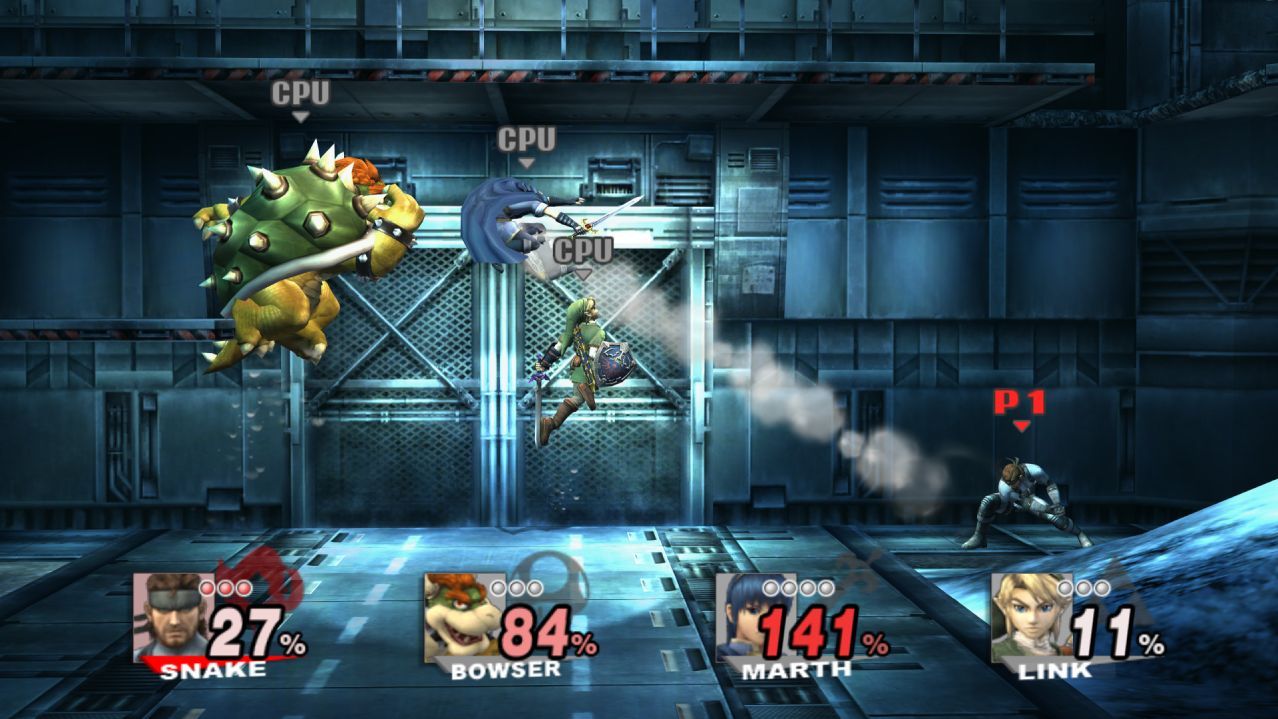Viewport: 1278px width, 719px height.
Task: Click Link's portrait in the damage HUD
Action: click(1029, 617)
